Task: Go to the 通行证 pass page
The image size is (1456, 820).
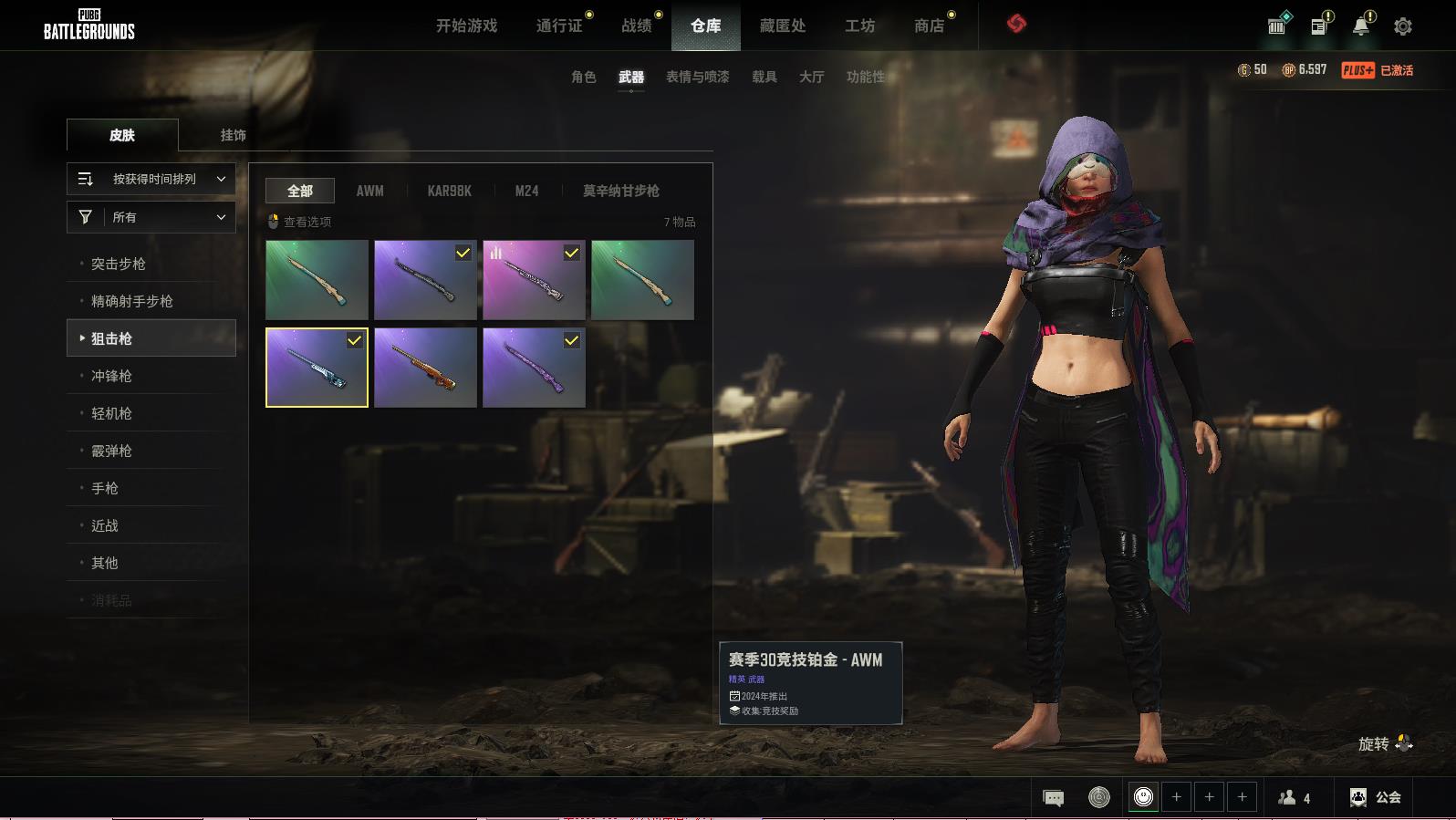Action: pyautogui.click(x=559, y=26)
